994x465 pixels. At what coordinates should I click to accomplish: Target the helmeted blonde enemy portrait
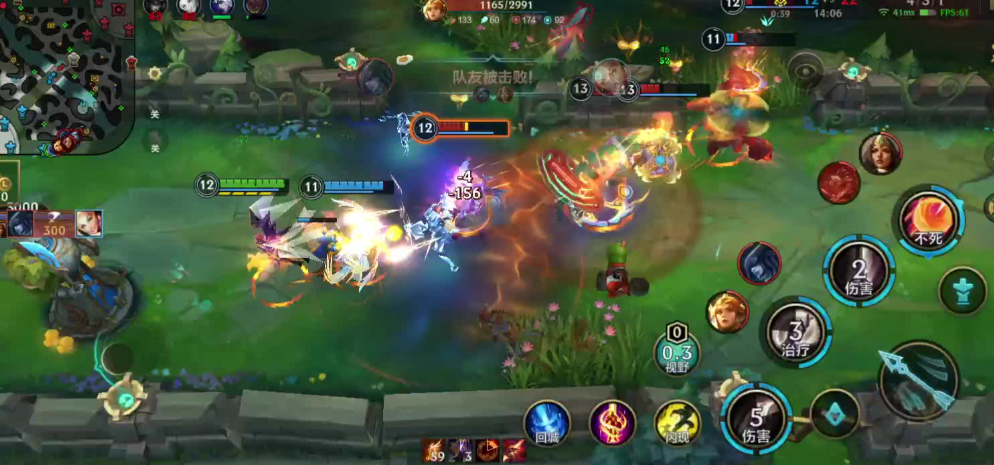tap(880, 153)
